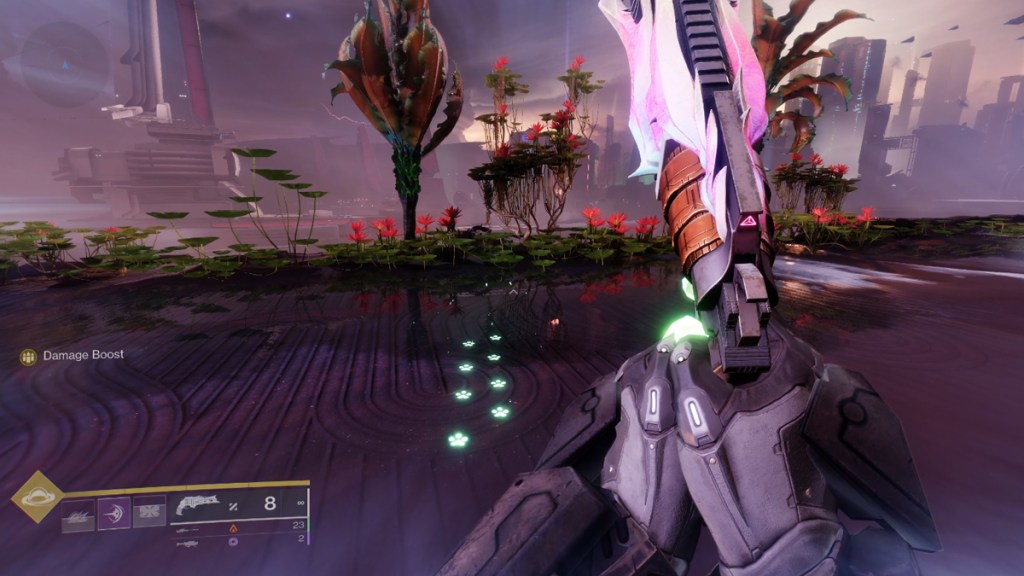Trigger the purple highlighted melee ability icon
The width and height of the screenshot is (1024, 576).
pyautogui.click(x=114, y=513)
